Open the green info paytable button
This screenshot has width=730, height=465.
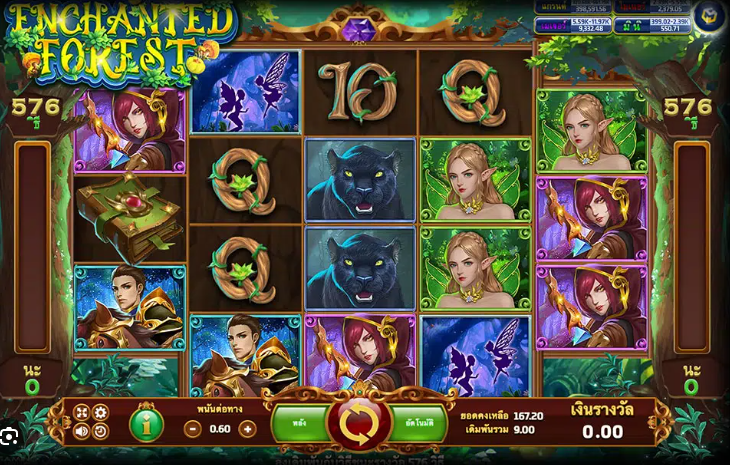coord(146,424)
